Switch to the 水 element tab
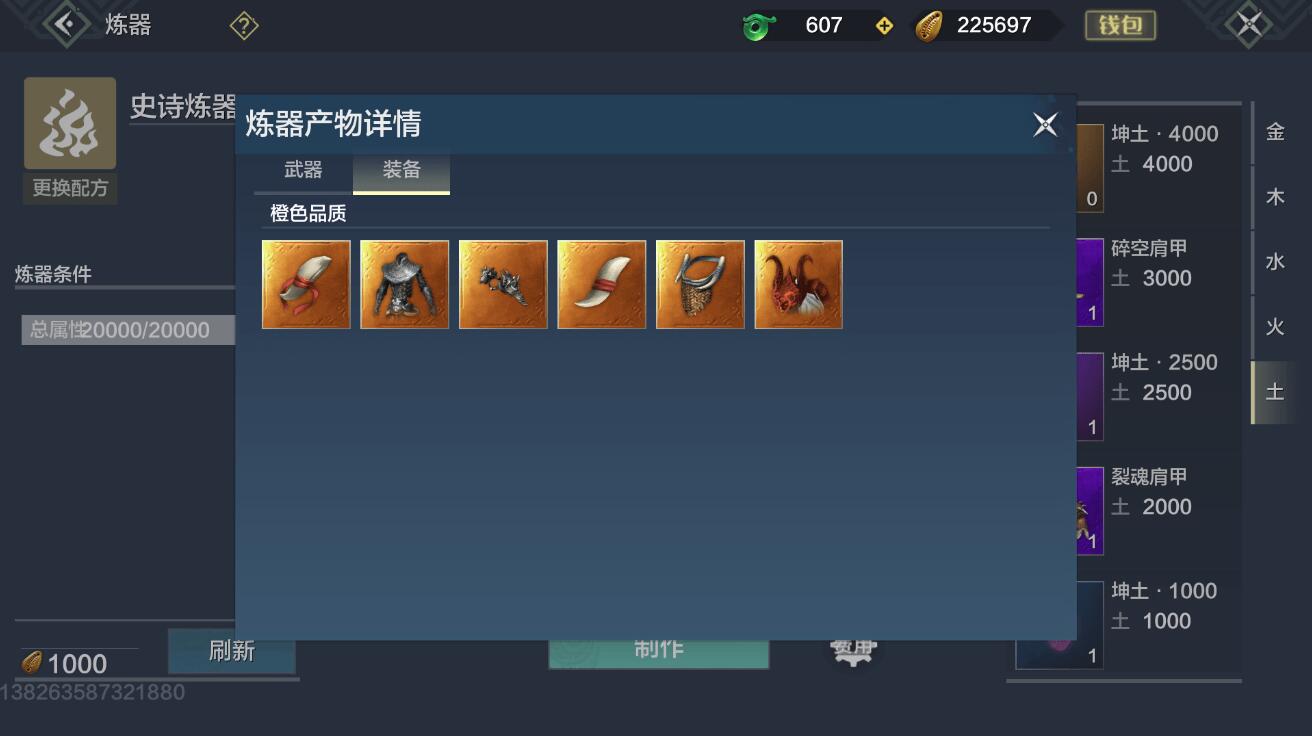The height and width of the screenshot is (736, 1312). (1277, 261)
